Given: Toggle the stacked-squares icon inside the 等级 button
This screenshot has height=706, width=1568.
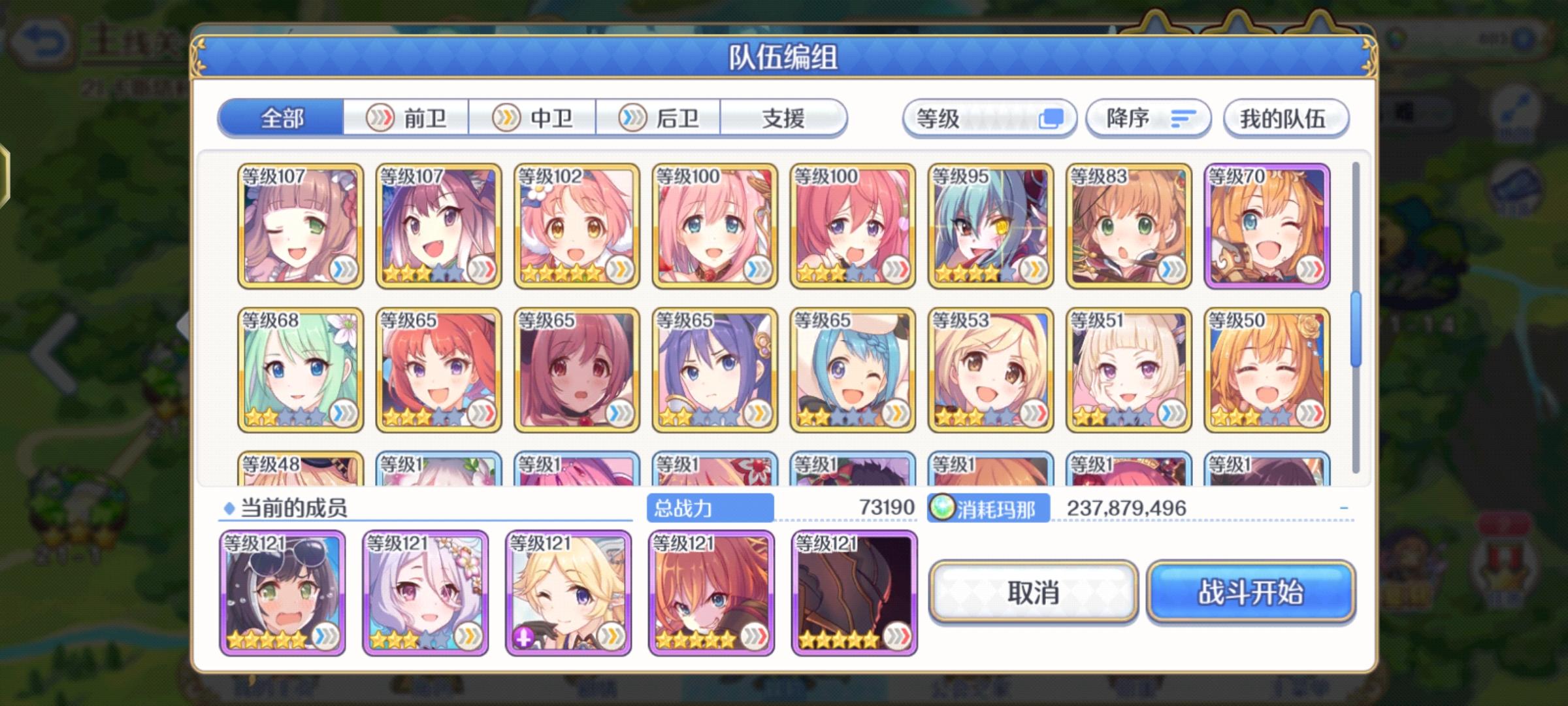Looking at the screenshot, I should pos(1050,118).
